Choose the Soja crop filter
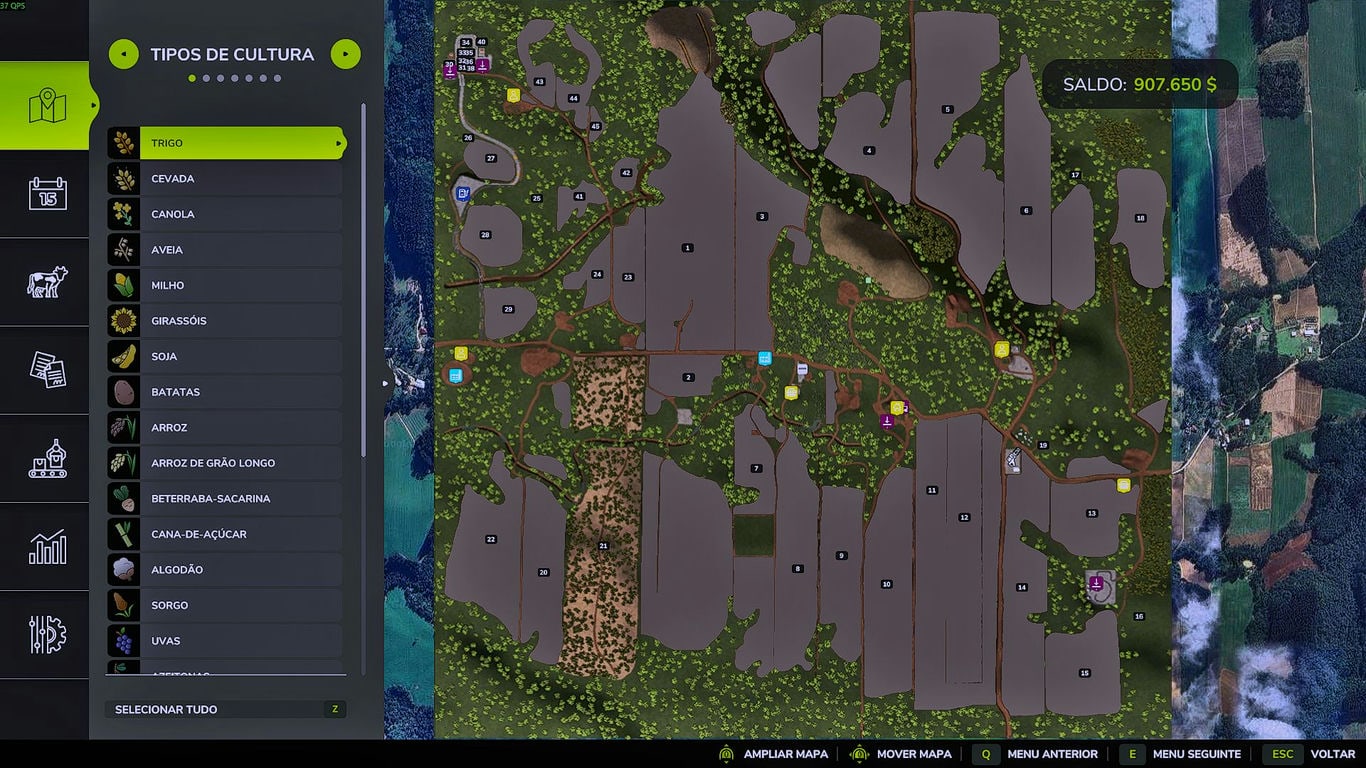This screenshot has height=768, width=1366. (240, 356)
